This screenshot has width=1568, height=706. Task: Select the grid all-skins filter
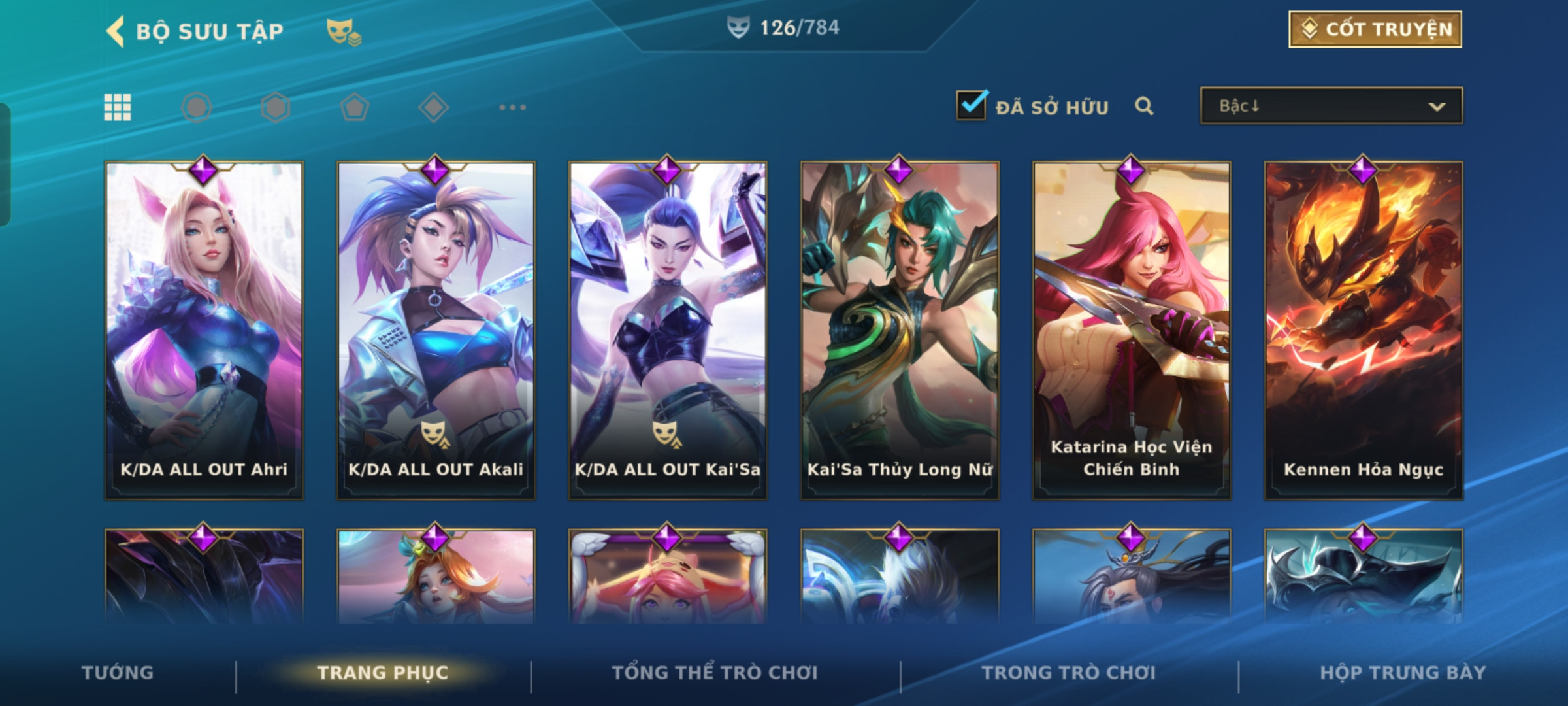click(118, 107)
